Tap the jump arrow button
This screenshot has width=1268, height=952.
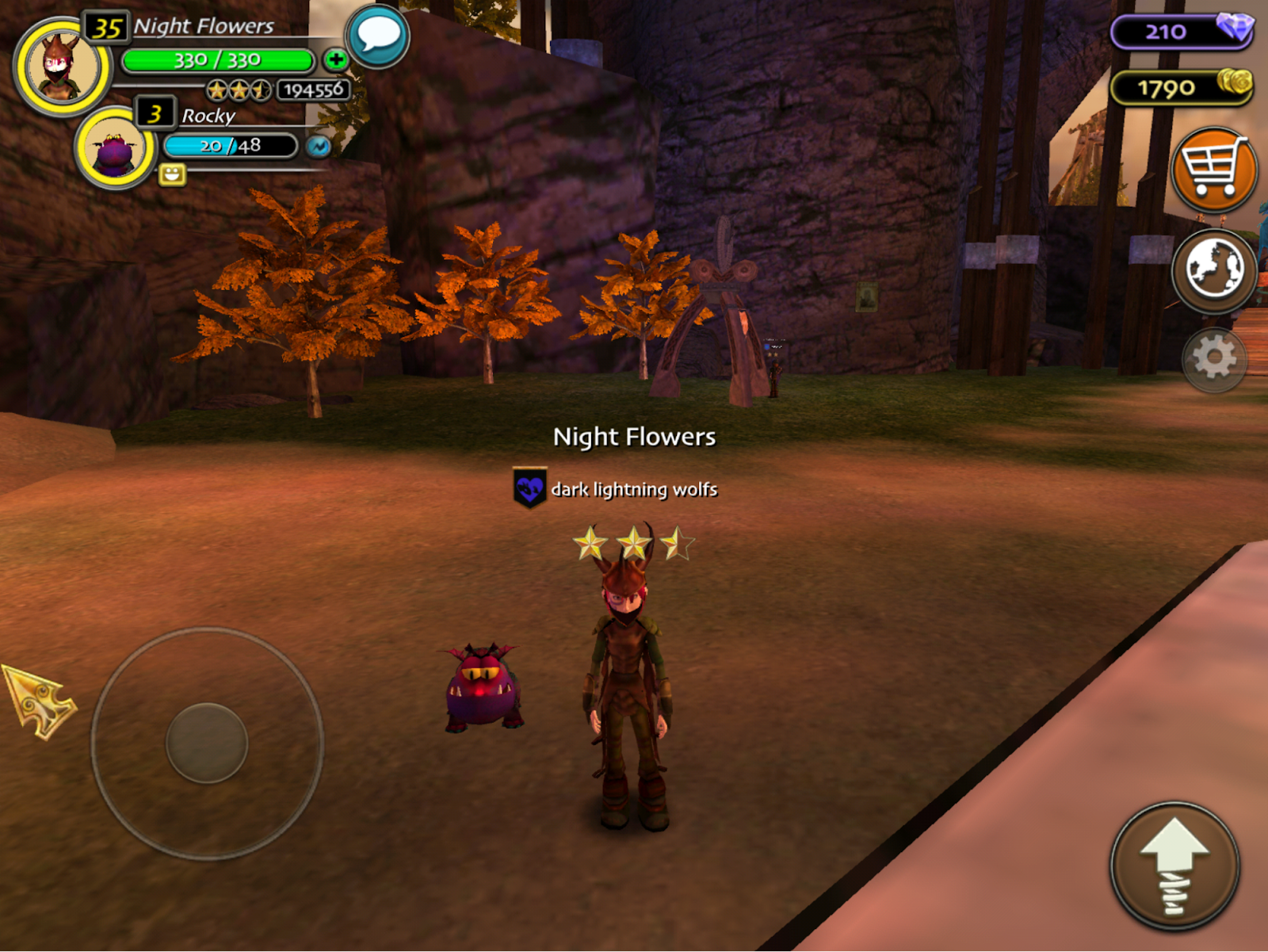[x=1174, y=866]
